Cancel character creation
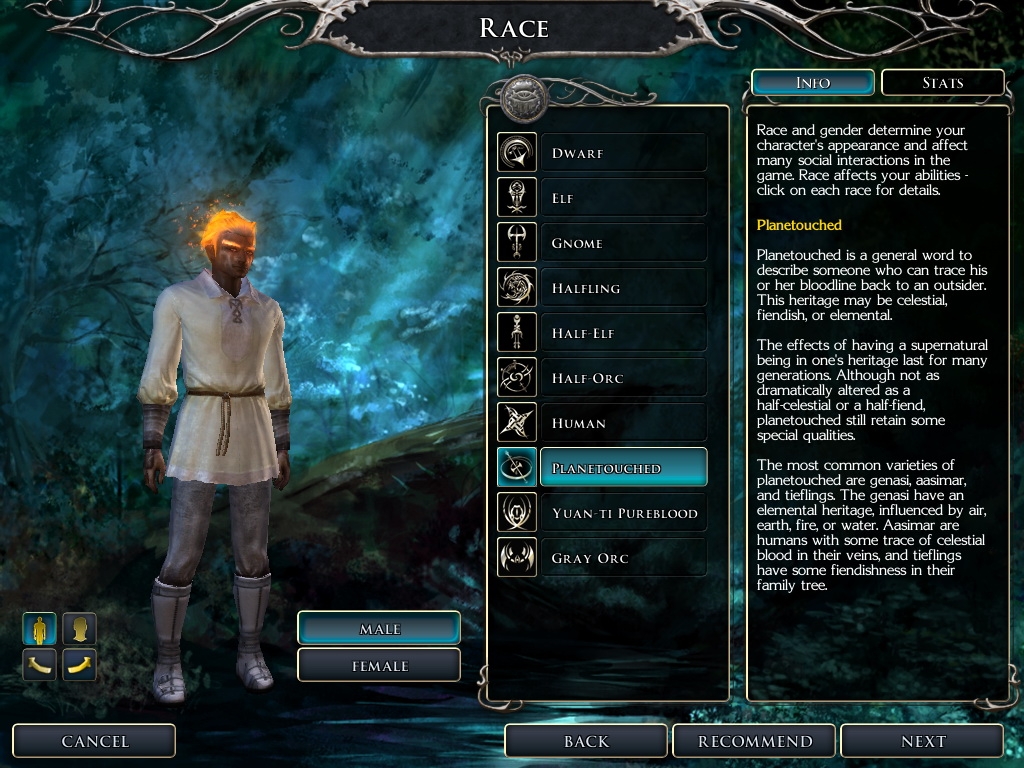The image size is (1024, 768). pyautogui.click(x=95, y=741)
